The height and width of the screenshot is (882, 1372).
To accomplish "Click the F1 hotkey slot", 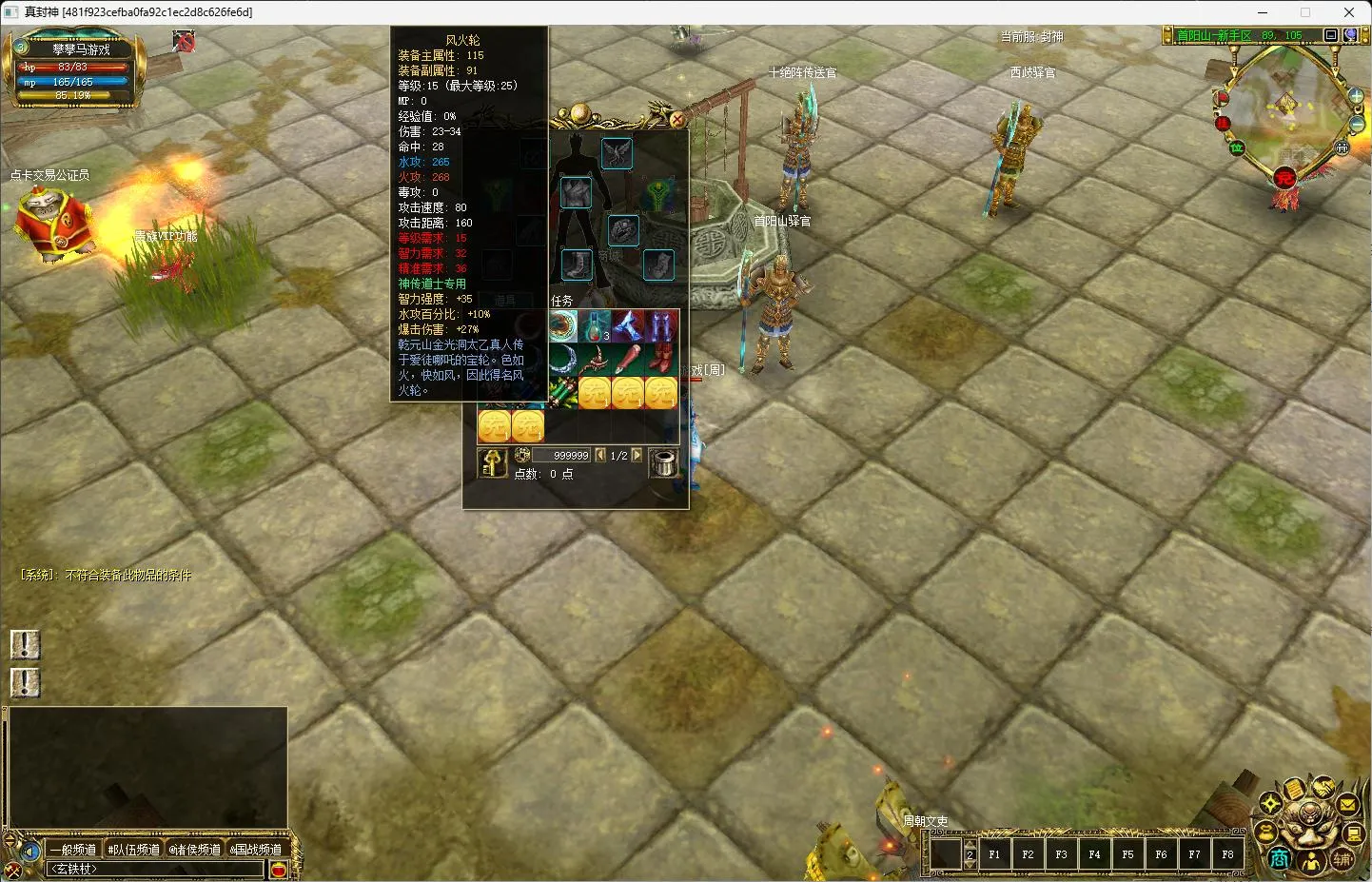I will 994,854.
